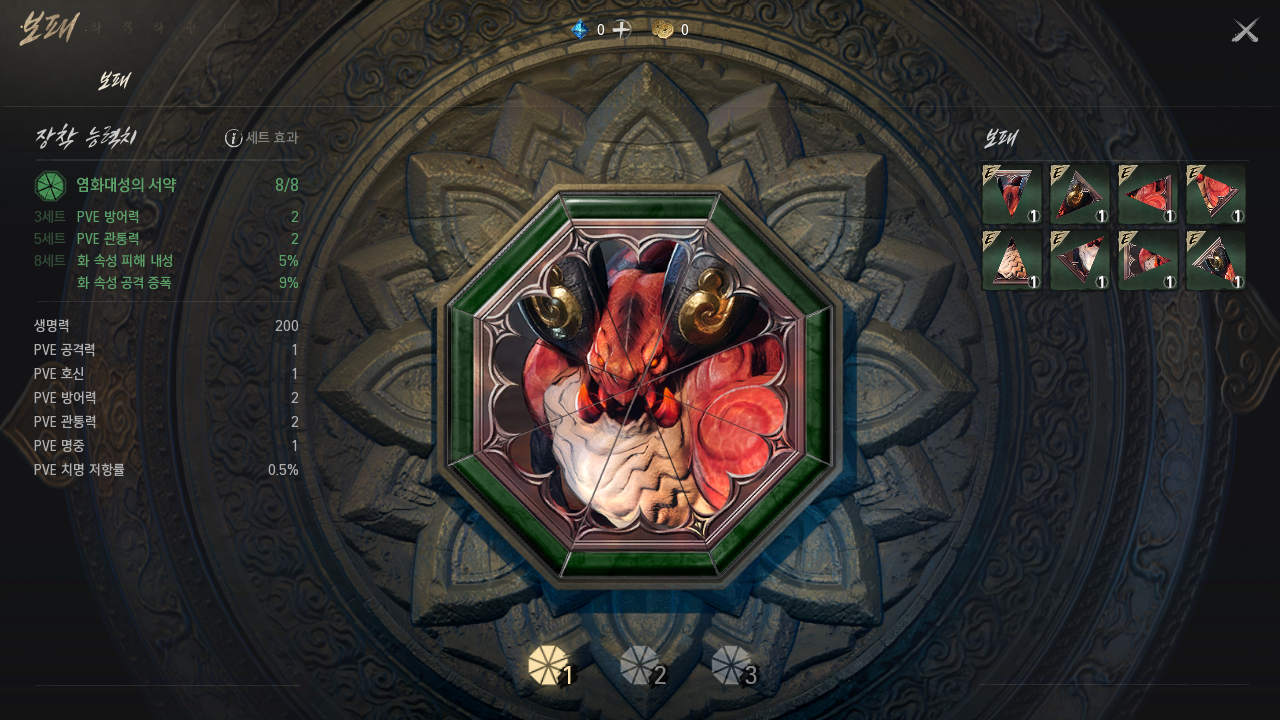Click the 염화대성의 서약 set icon

pos(50,186)
